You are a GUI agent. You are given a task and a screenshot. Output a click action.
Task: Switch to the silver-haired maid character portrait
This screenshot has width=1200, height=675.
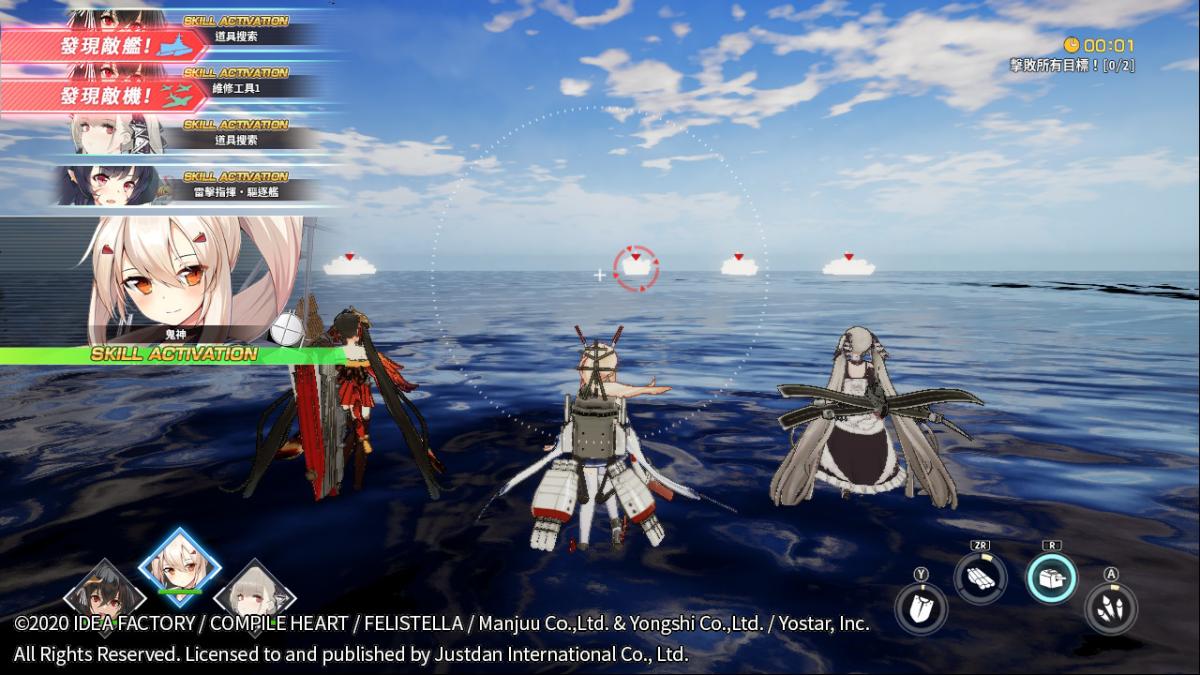point(254,597)
